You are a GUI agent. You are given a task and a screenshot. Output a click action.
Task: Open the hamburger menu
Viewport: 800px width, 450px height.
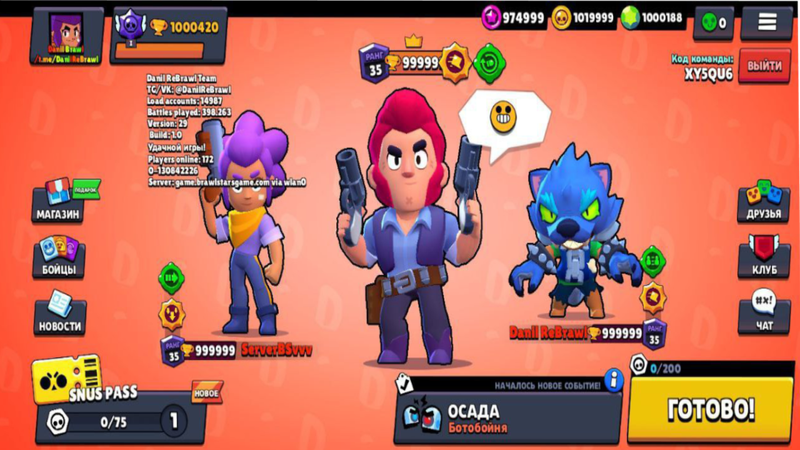(x=766, y=21)
